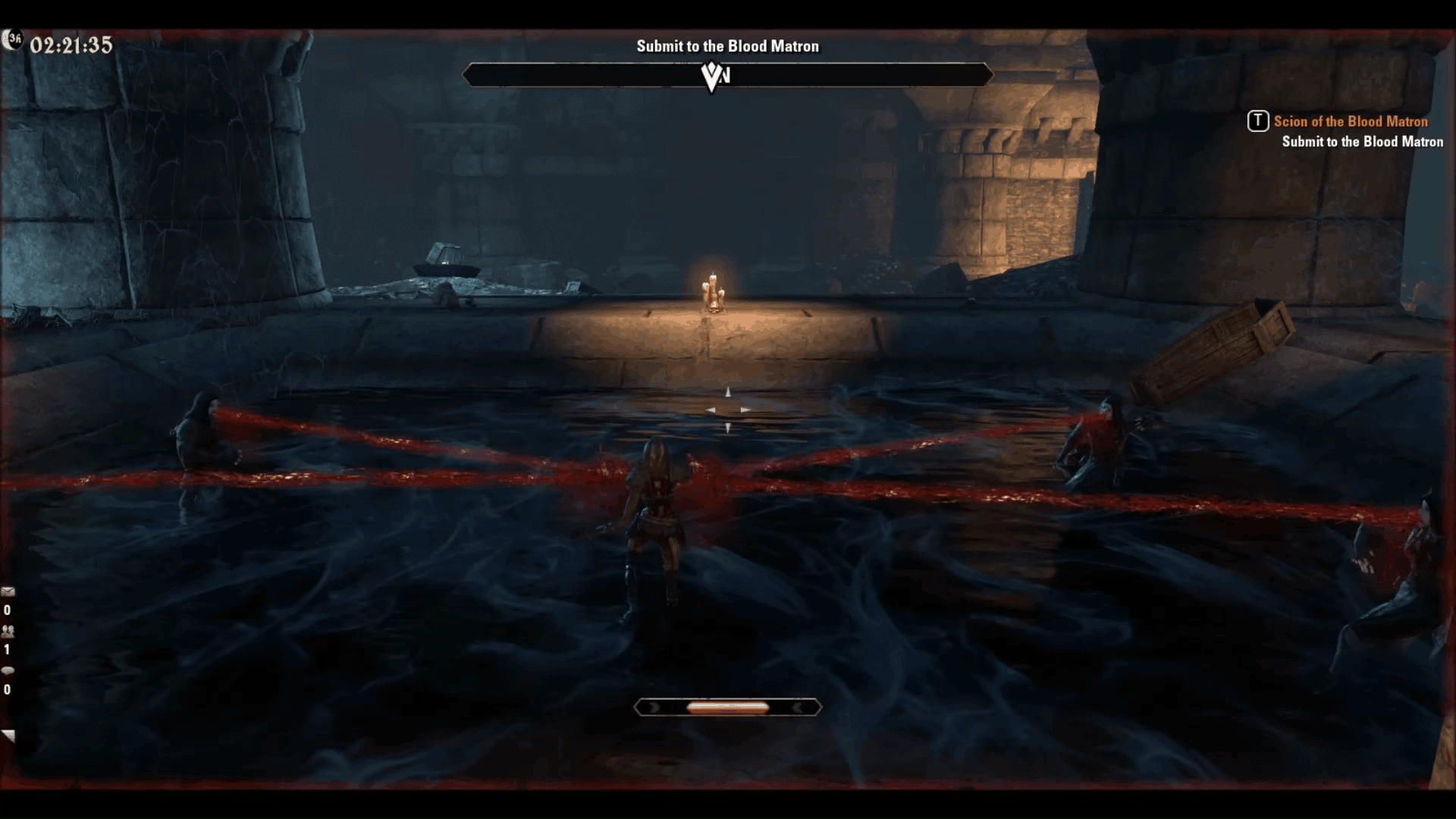This screenshot has height=819, width=1456.
Task: Click the timer reading 02:21:35
Action: coord(72,45)
